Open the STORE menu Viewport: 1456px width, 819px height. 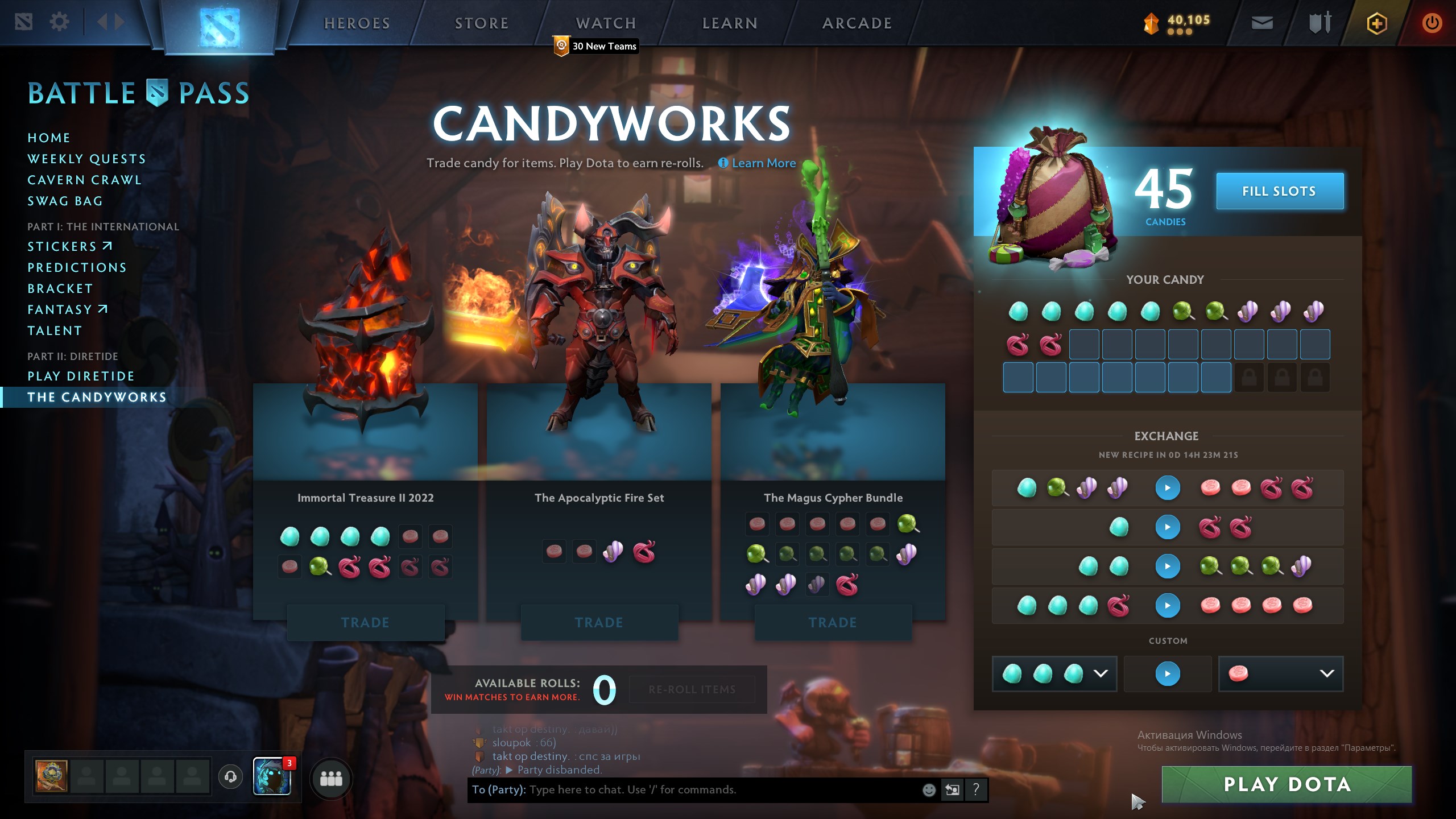481,23
